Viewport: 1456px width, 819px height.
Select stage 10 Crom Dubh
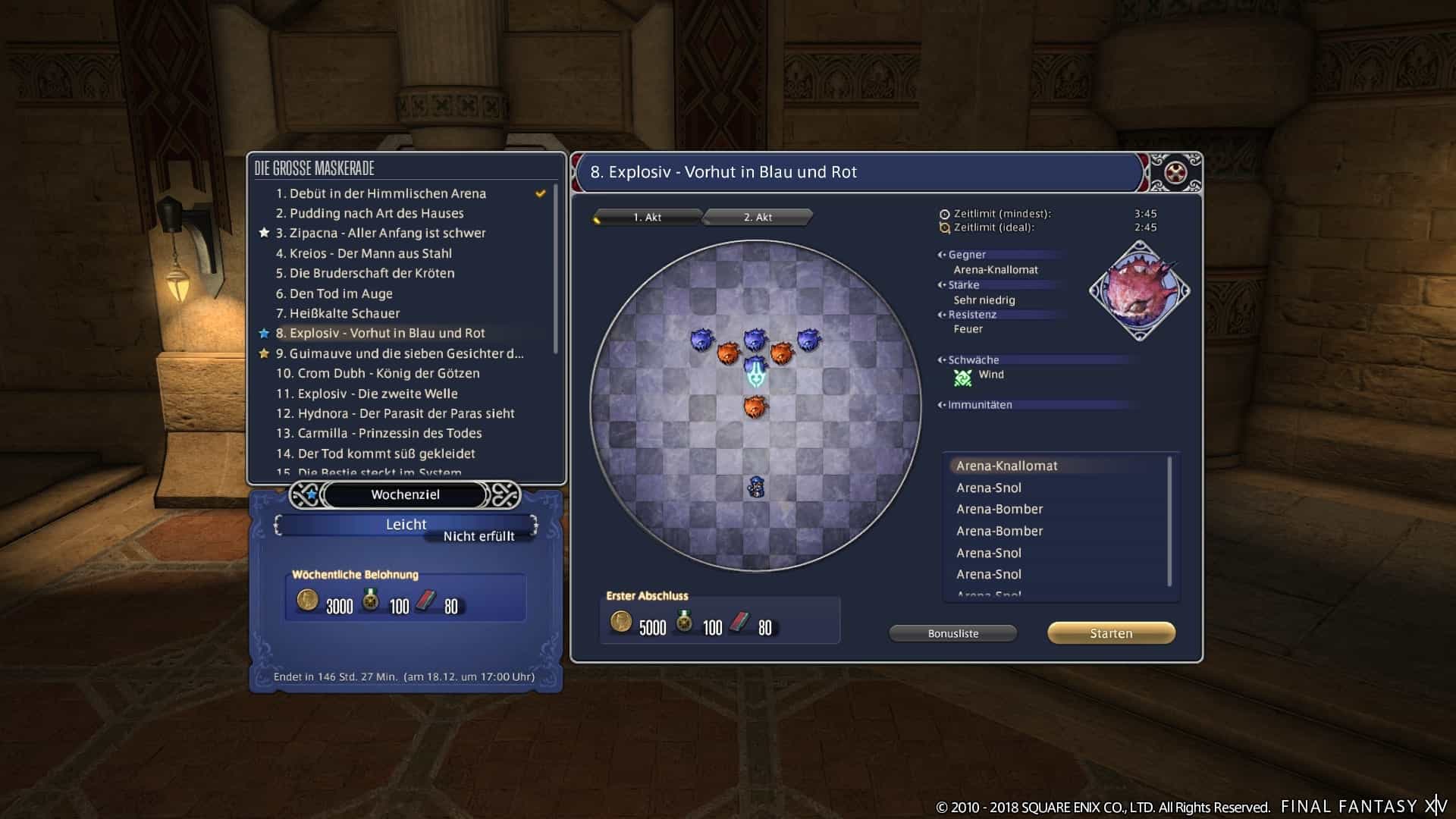(378, 373)
